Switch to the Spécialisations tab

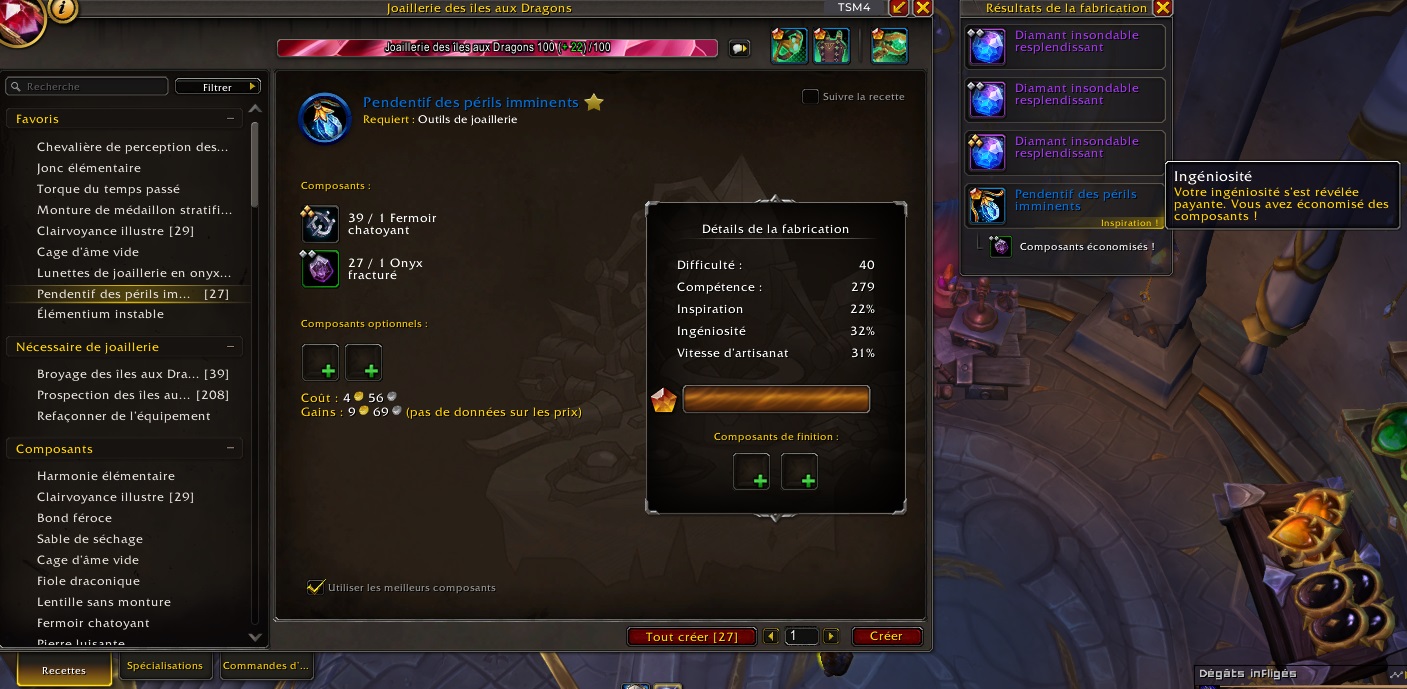(165, 666)
